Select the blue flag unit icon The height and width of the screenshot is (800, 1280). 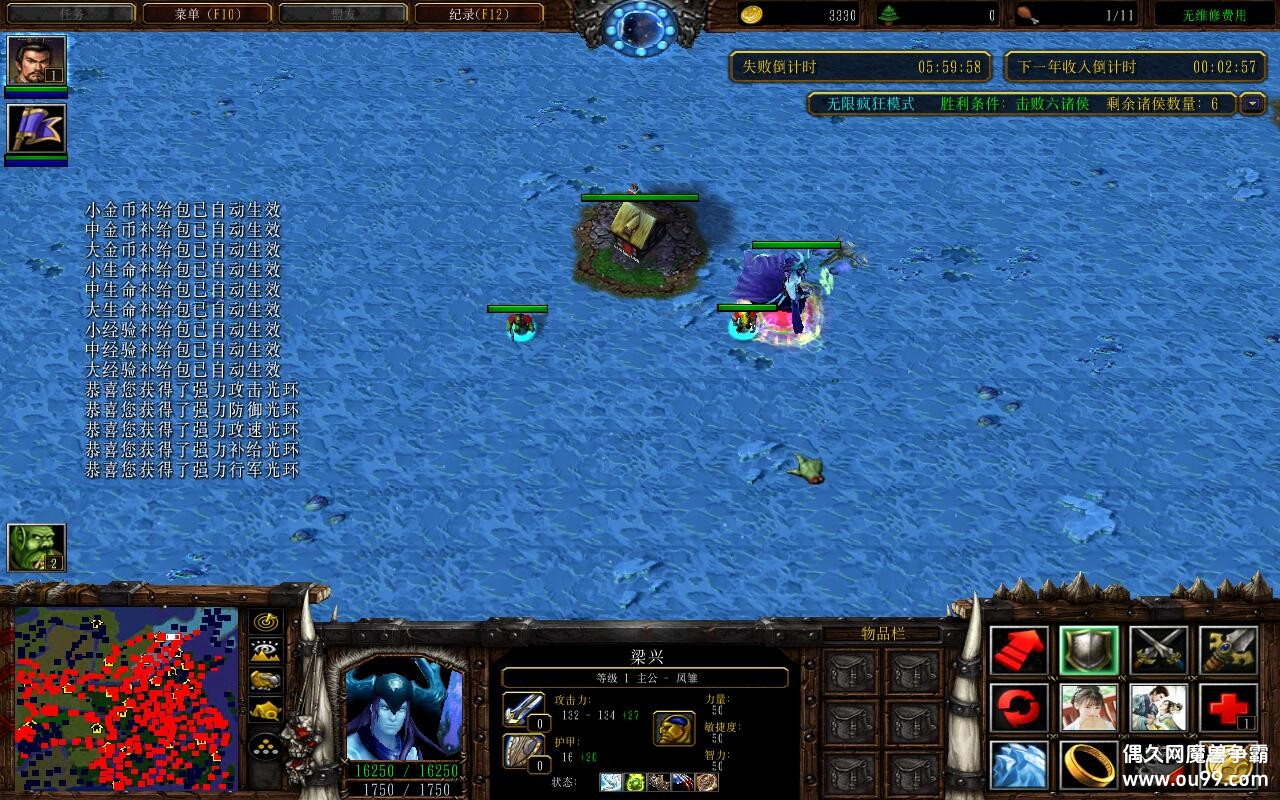click(x=36, y=129)
